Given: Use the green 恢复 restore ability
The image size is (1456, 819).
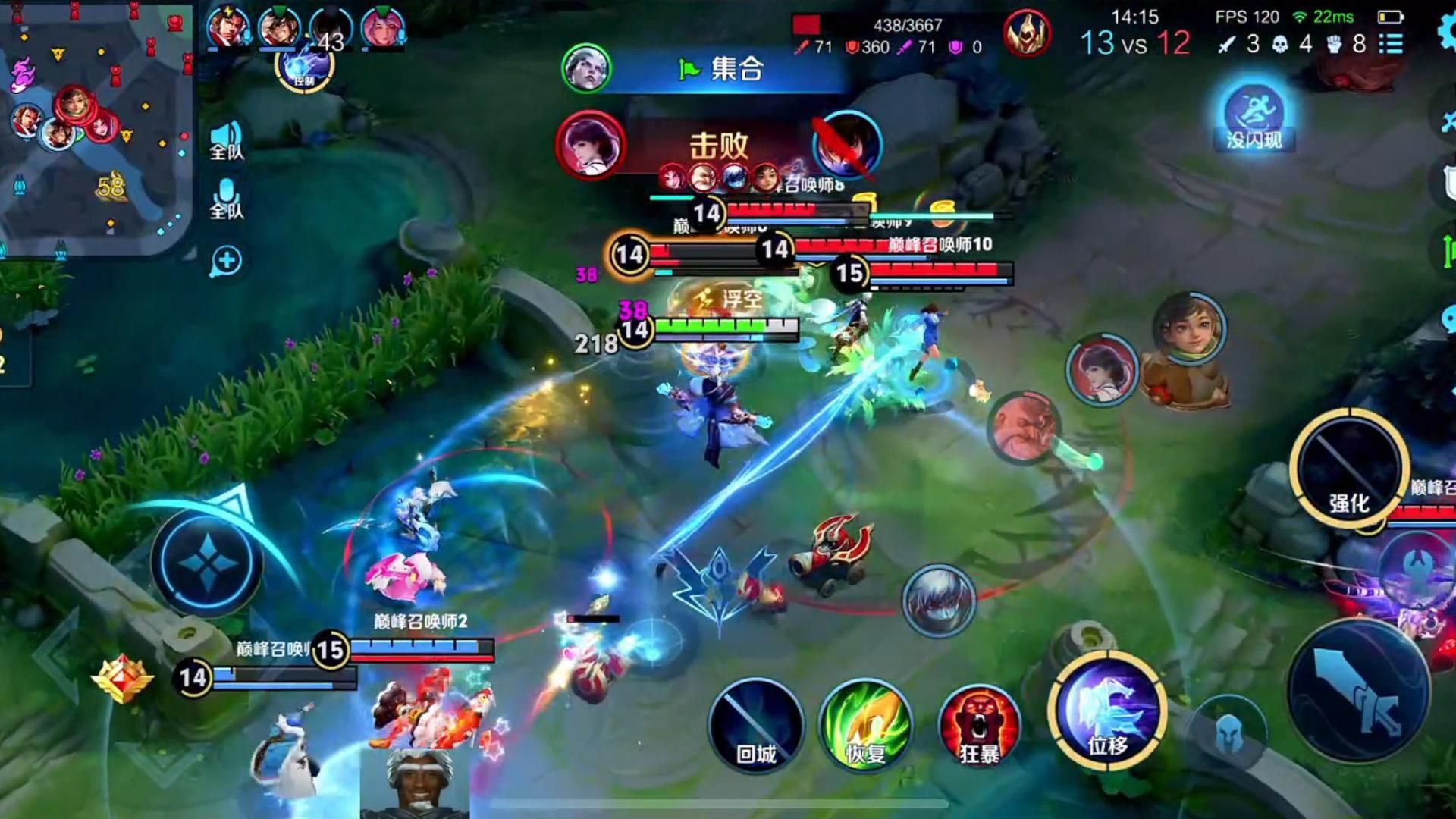Looking at the screenshot, I should click(x=866, y=726).
